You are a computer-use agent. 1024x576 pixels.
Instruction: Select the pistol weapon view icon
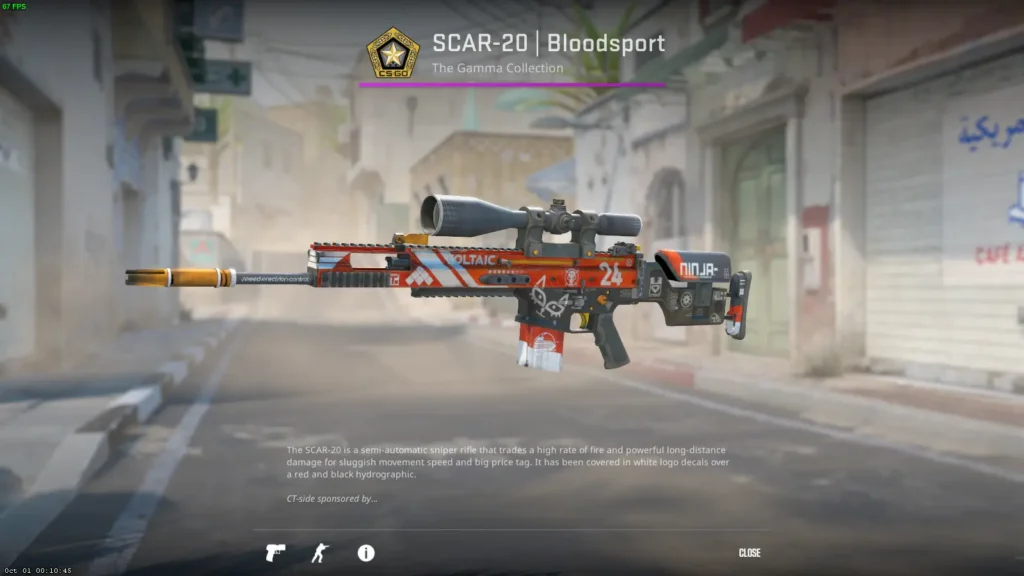click(x=275, y=553)
